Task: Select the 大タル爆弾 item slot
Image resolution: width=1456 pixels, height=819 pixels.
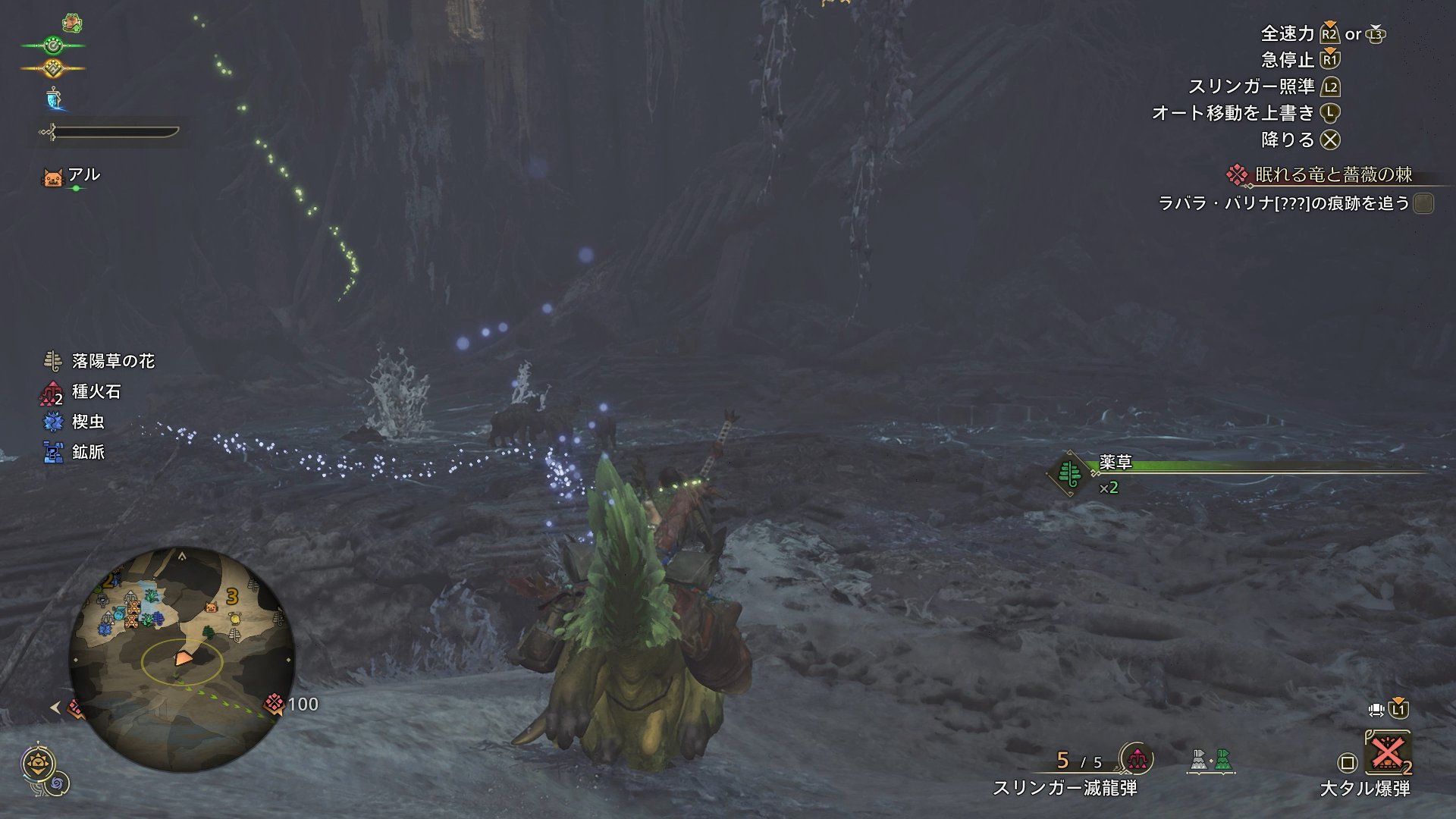Action: [x=1387, y=755]
